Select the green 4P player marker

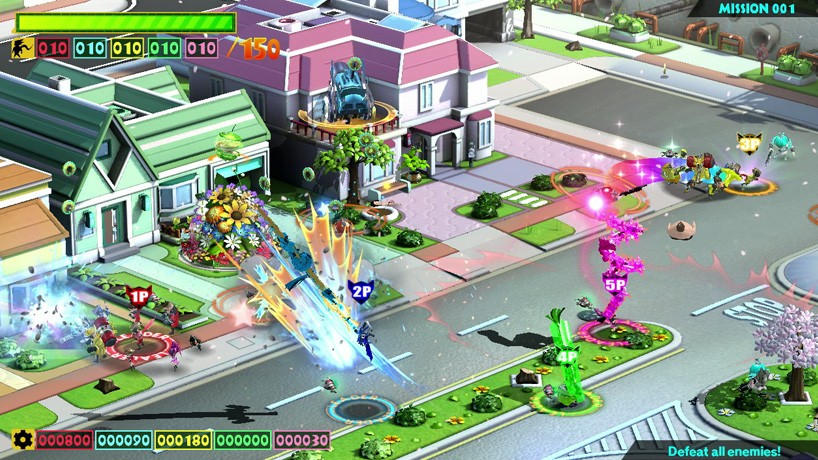pos(567,354)
